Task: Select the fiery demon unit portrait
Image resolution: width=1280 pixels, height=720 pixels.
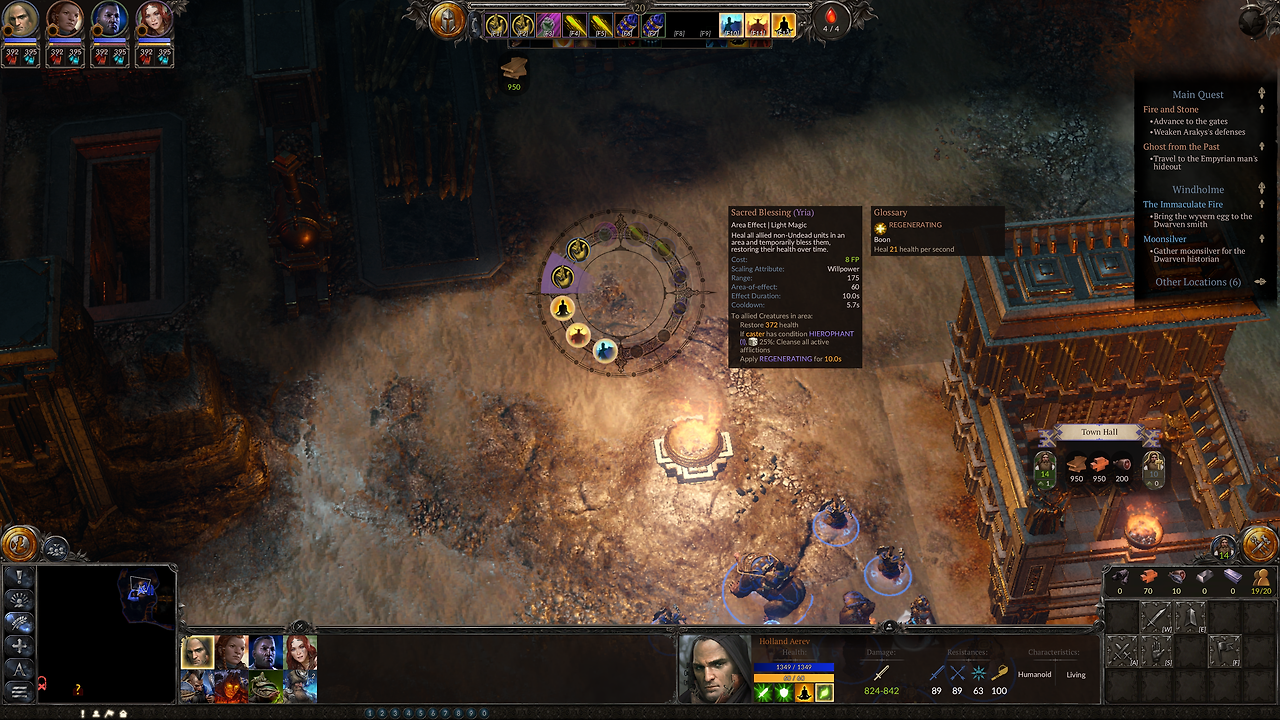Action: tap(231, 686)
